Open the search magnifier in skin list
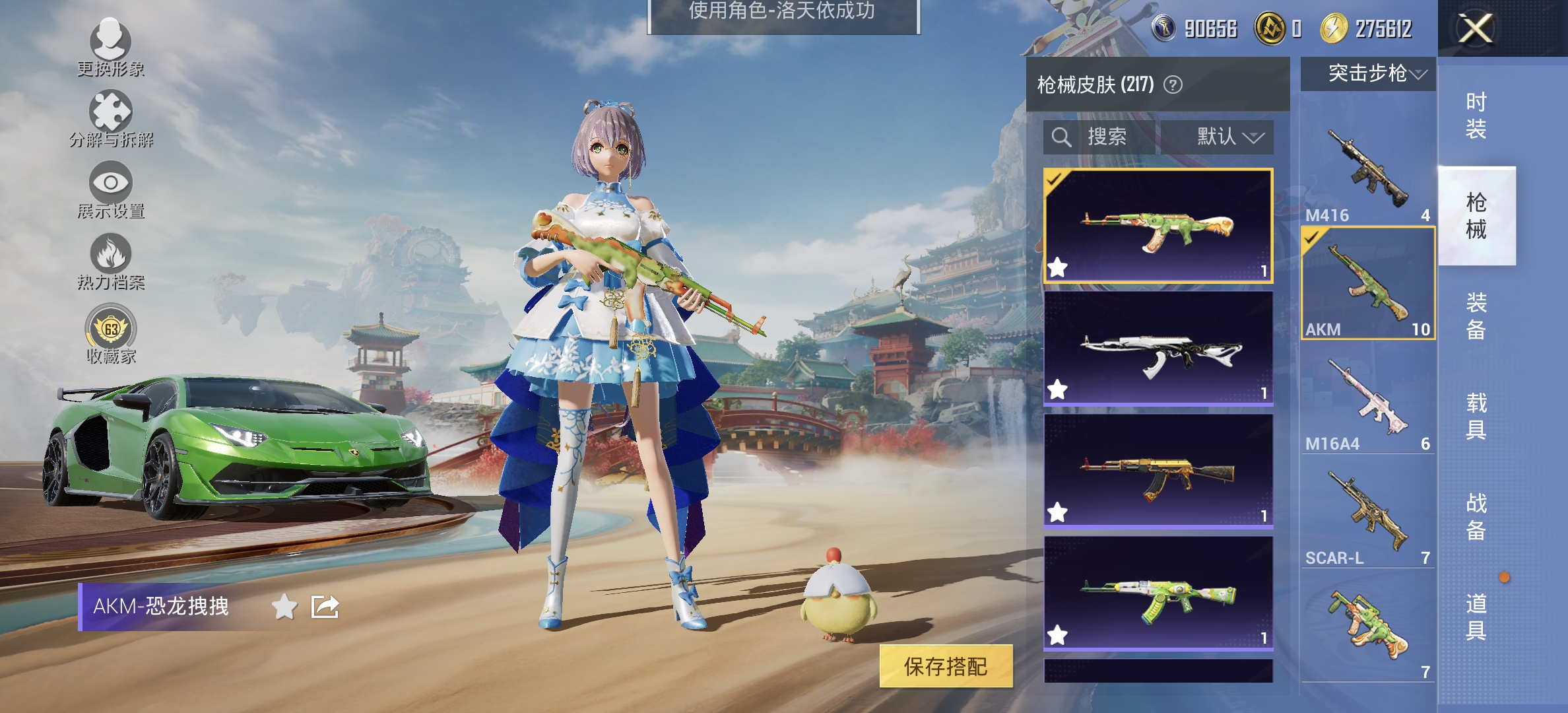 point(1062,137)
